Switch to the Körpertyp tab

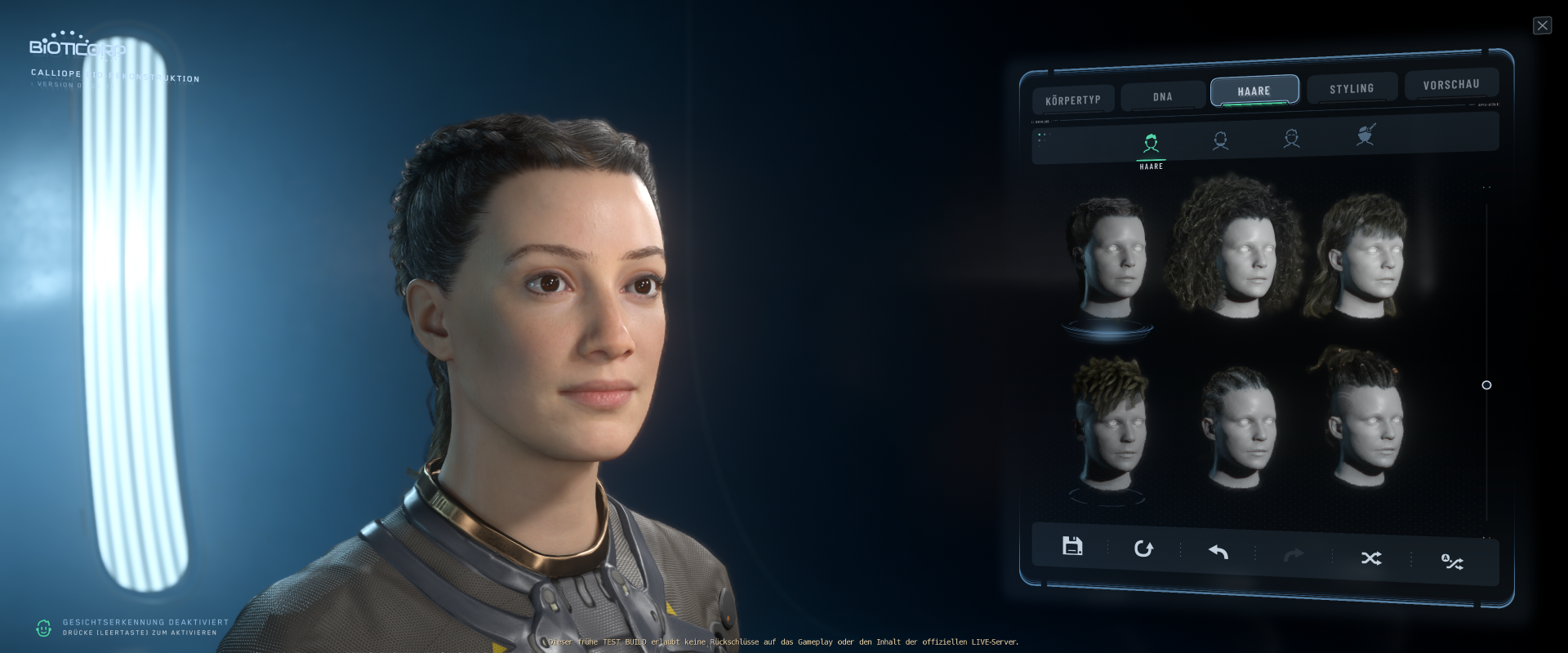1073,99
